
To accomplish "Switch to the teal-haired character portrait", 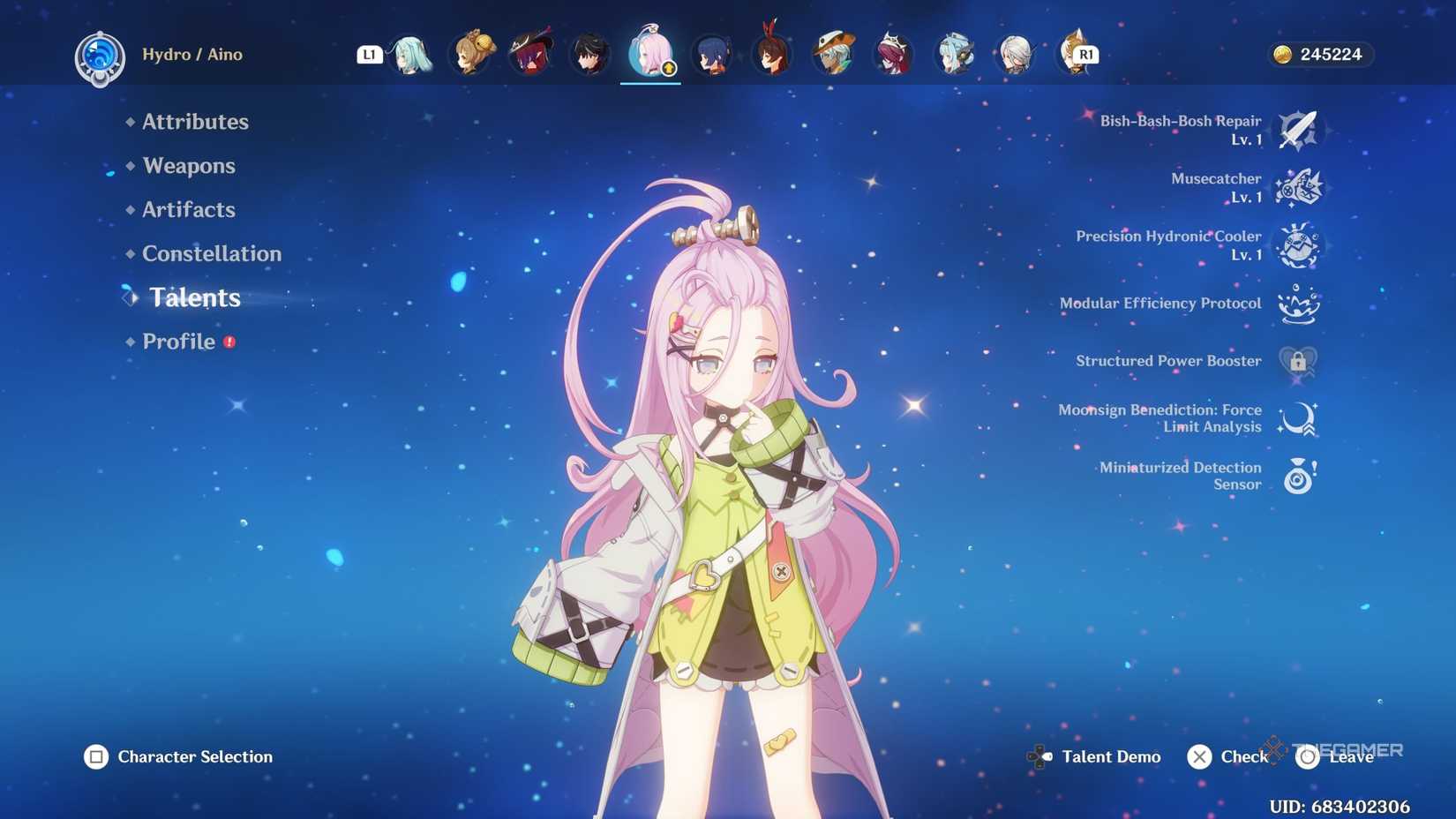I will pos(411,55).
